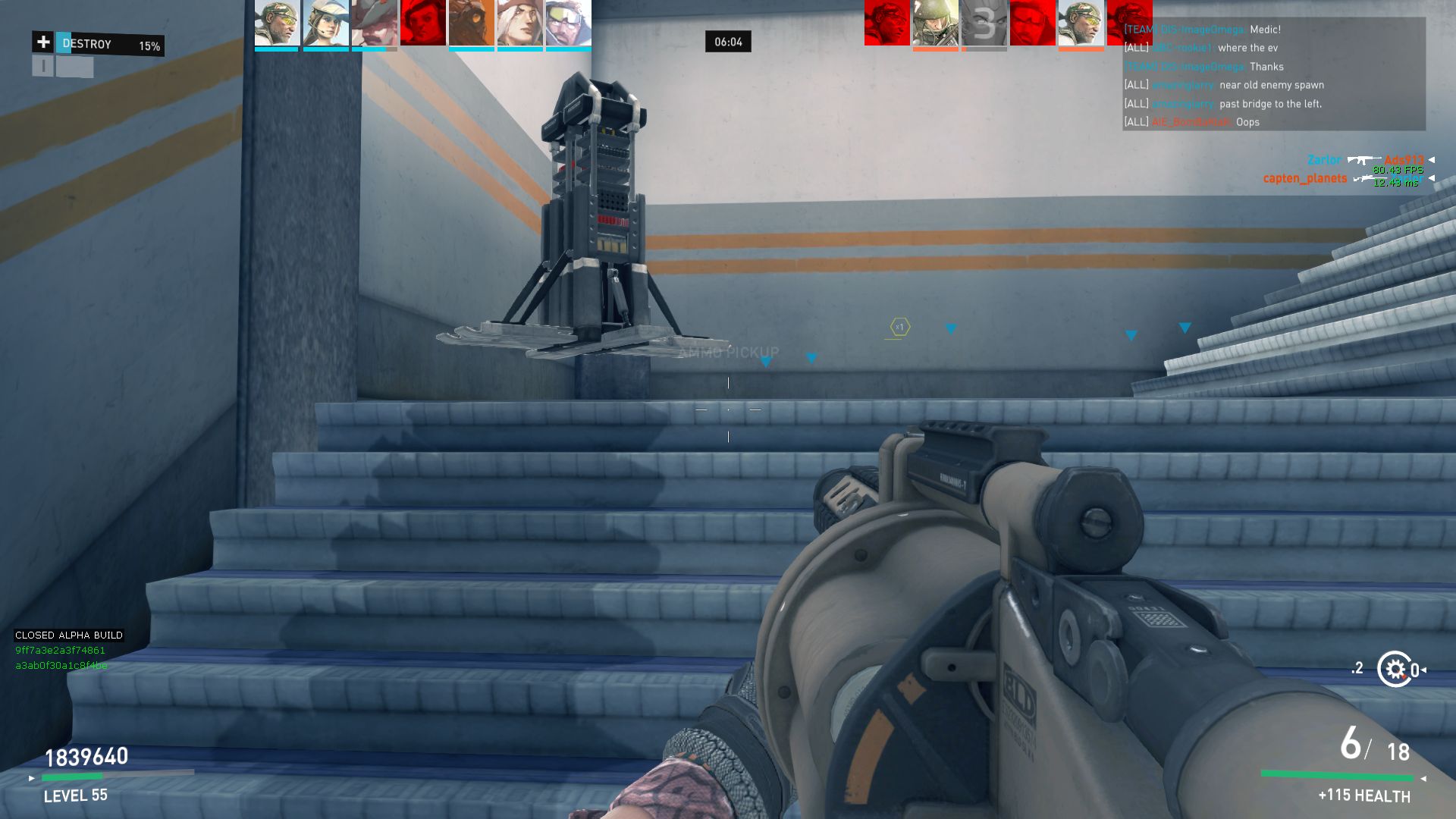The width and height of the screenshot is (1456, 819).
Task: Click the white plus objective icon
Action: click(x=43, y=42)
